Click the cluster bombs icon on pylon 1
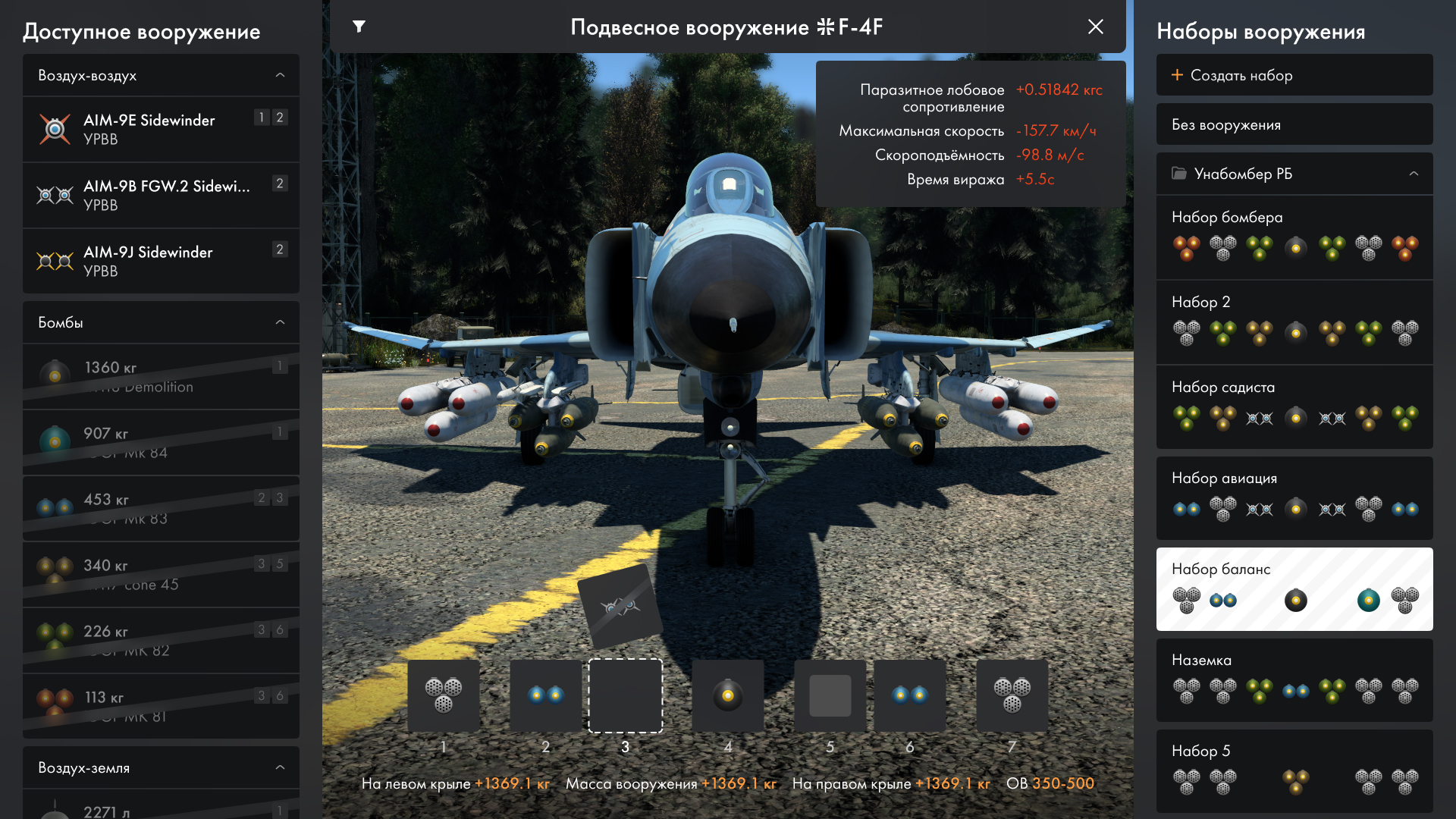Screen dimensions: 1456x819 444,695
